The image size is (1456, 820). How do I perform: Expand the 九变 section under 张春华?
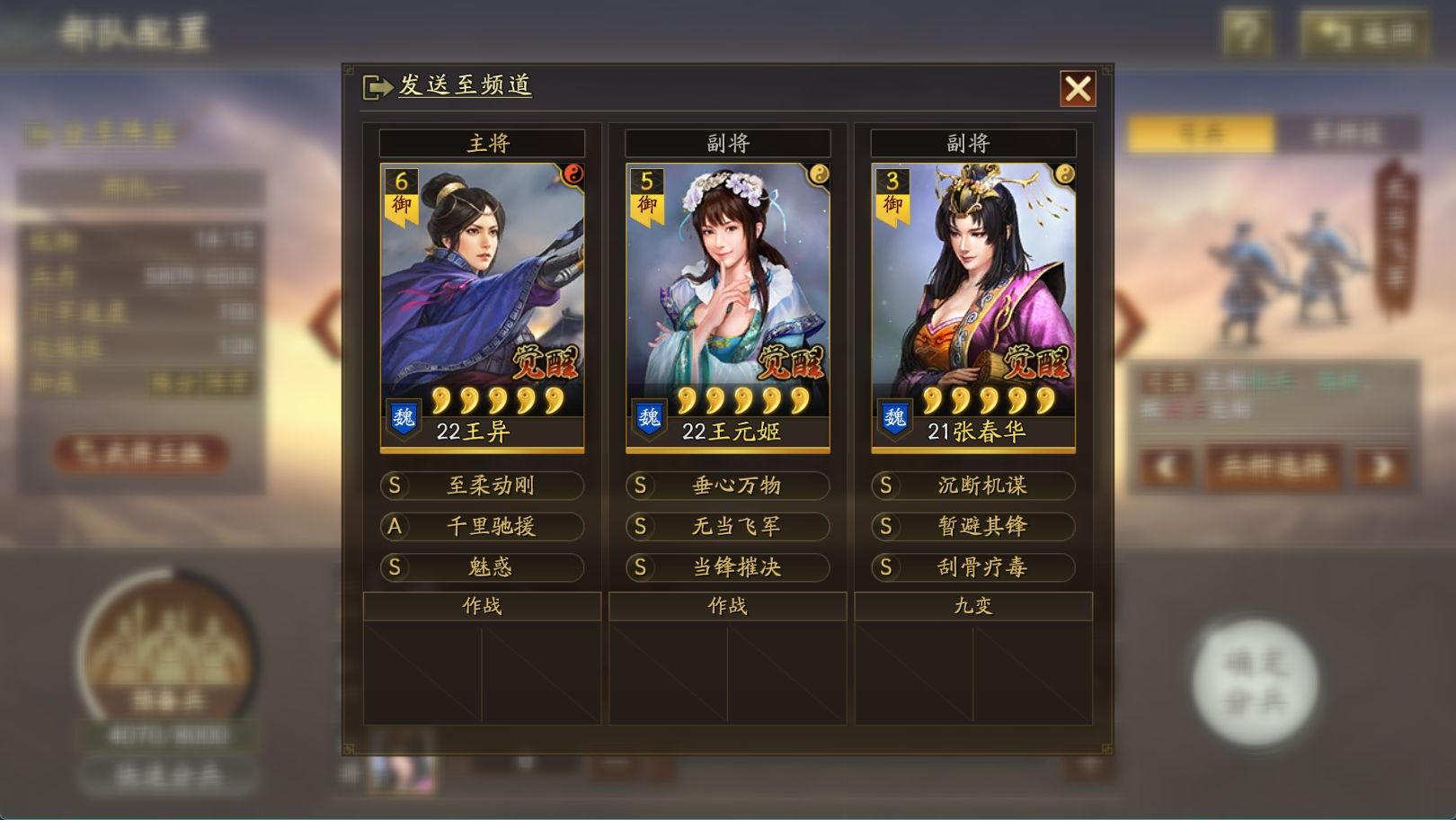click(975, 607)
